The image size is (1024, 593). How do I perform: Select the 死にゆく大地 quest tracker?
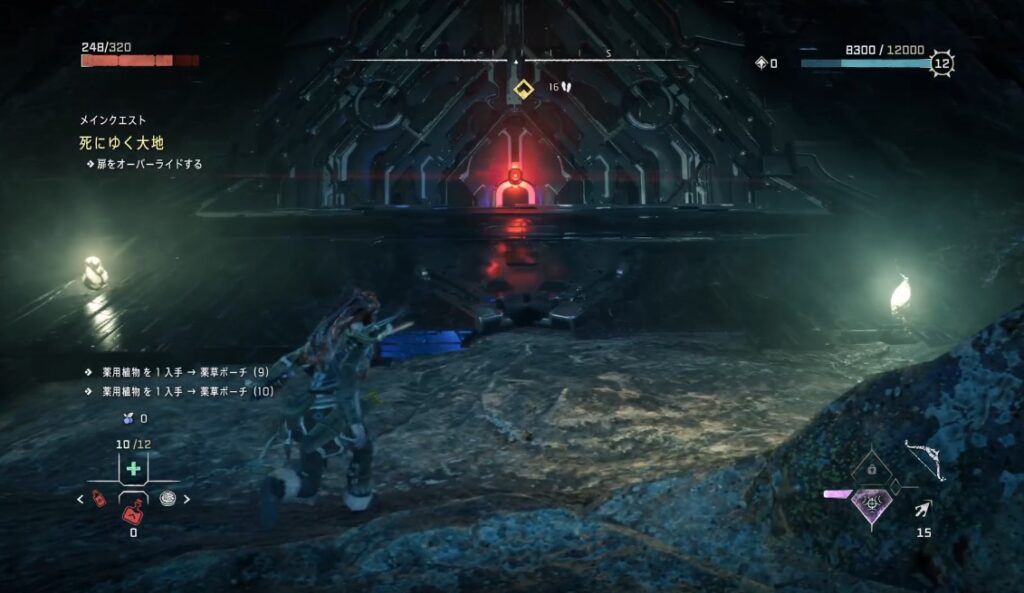pos(124,144)
